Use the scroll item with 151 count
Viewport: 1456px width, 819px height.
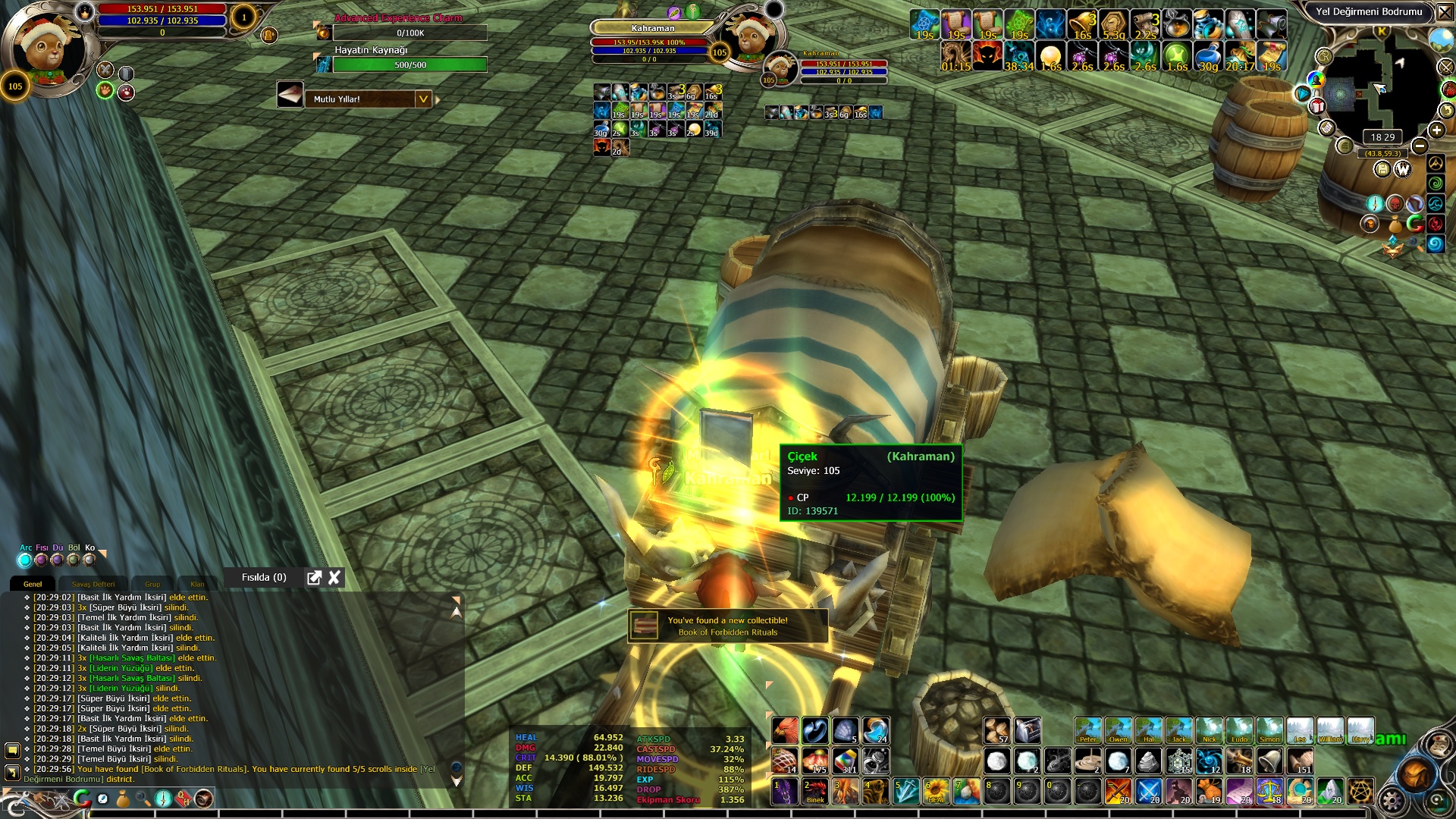1300,761
